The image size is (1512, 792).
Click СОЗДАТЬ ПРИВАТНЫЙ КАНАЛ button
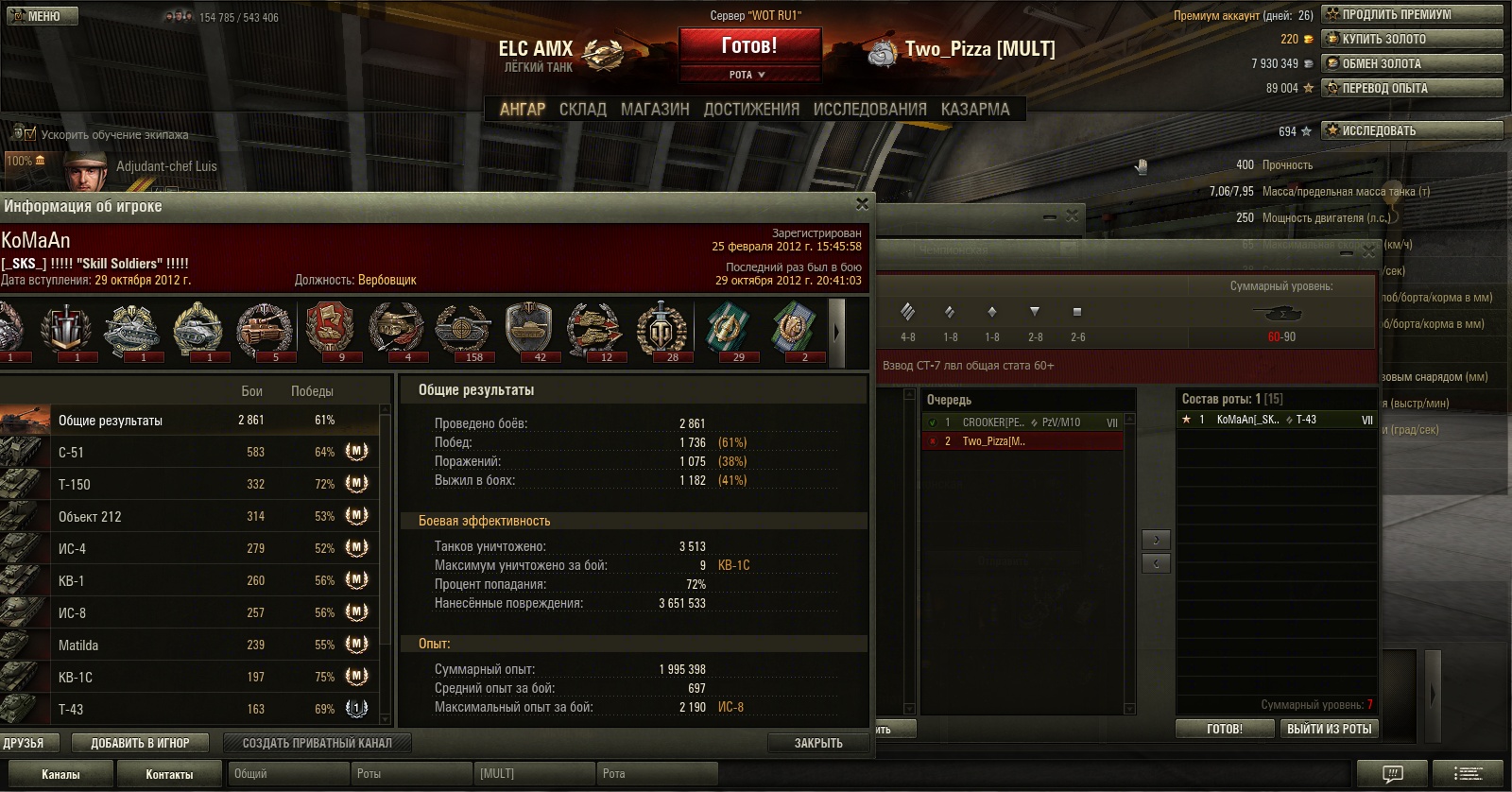pos(317,743)
